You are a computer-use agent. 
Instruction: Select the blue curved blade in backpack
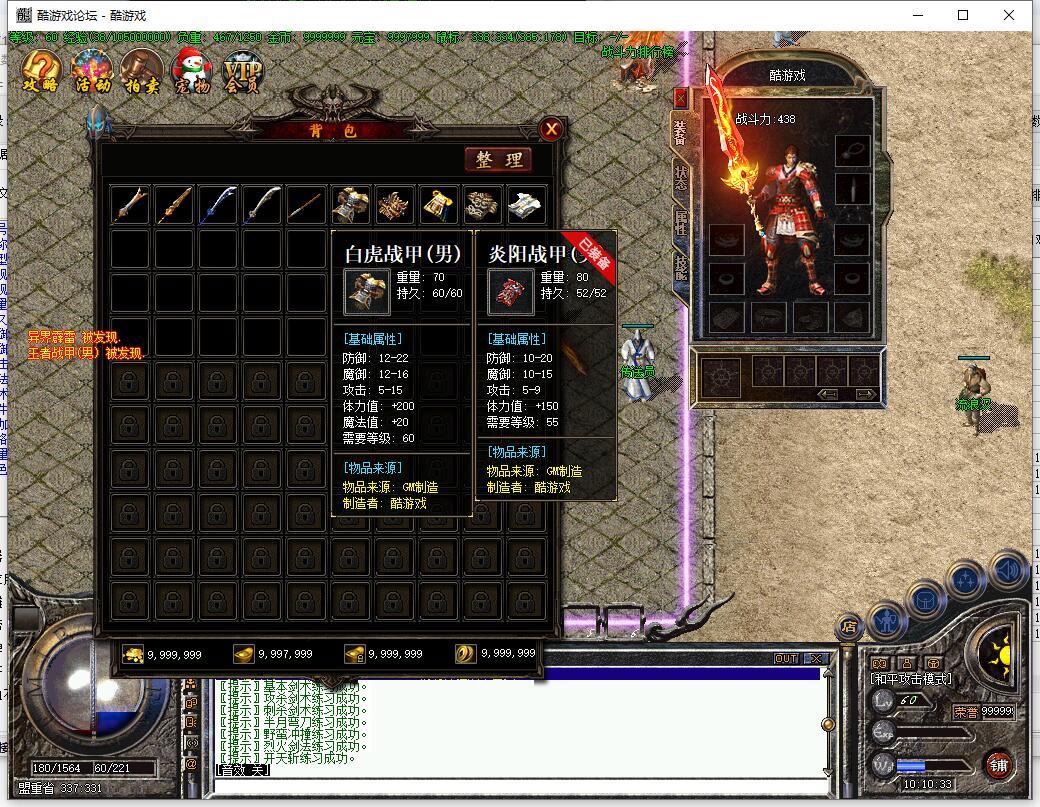click(218, 204)
